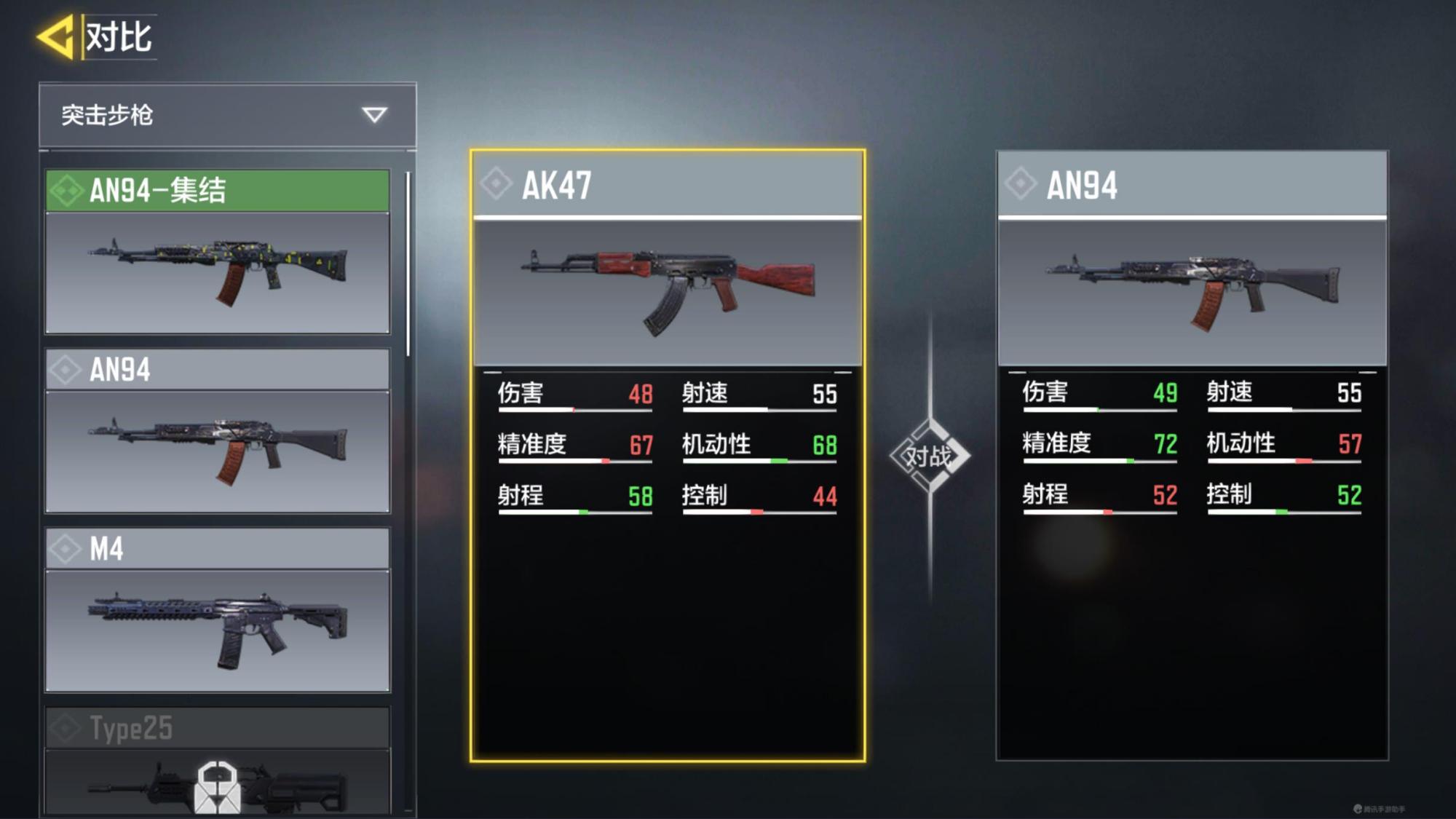Select the locked Type25 weapon entry
Image resolution: width=1456 pixels, height=819 pixels.
click(x=218, y=761)
